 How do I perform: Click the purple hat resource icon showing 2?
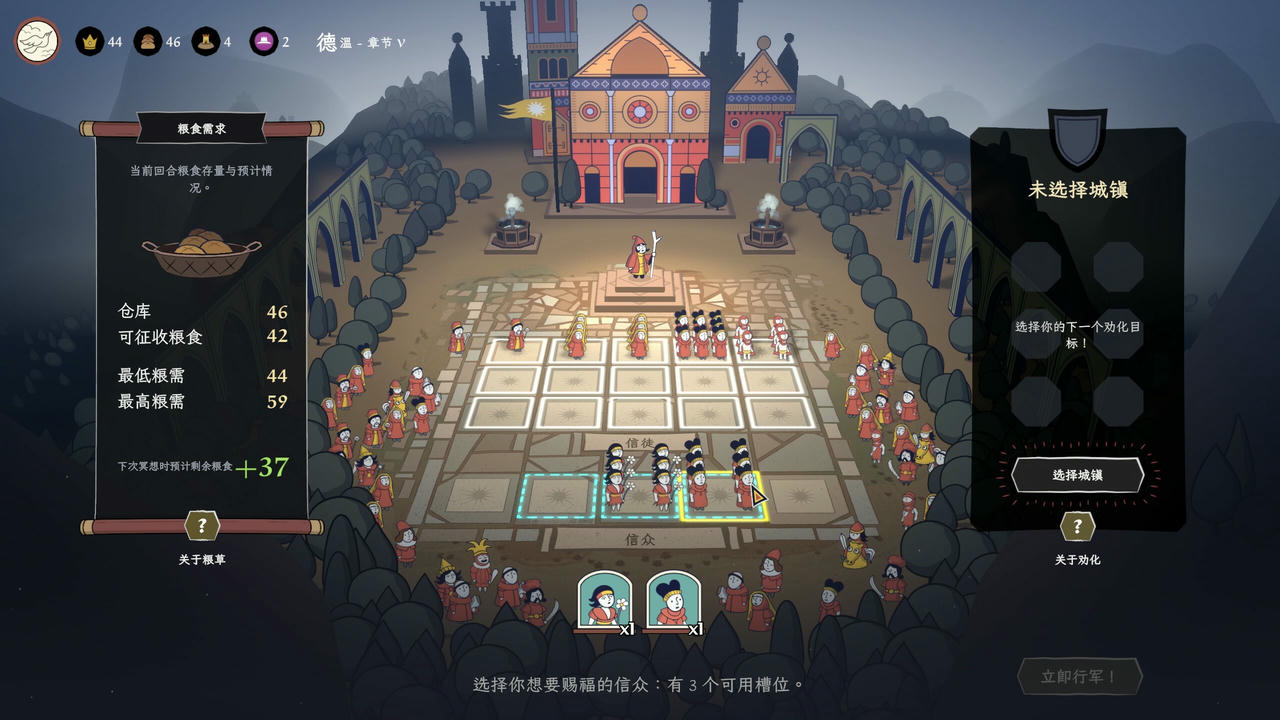pos(262,42)
